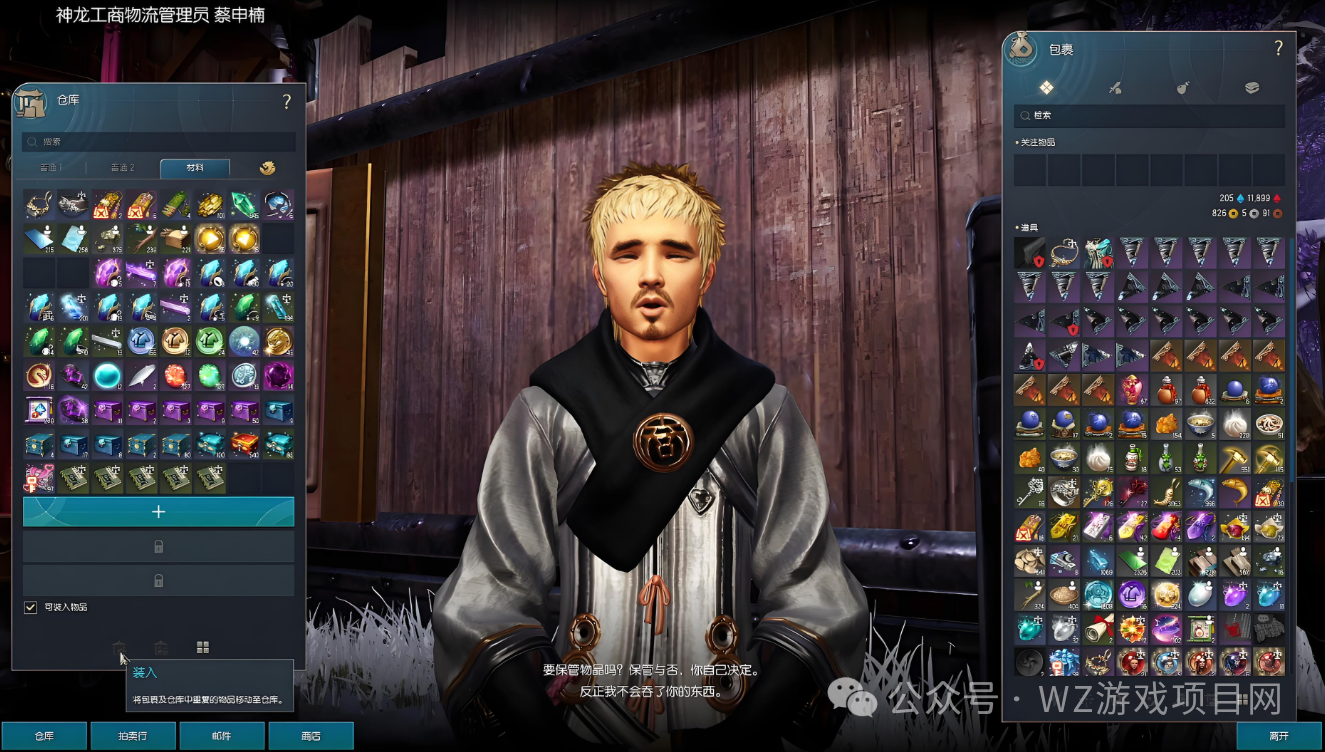Open the warehouse help question mark
Image resolution: width=1325 pixels, height=752 pixels.
click(287, 101)
